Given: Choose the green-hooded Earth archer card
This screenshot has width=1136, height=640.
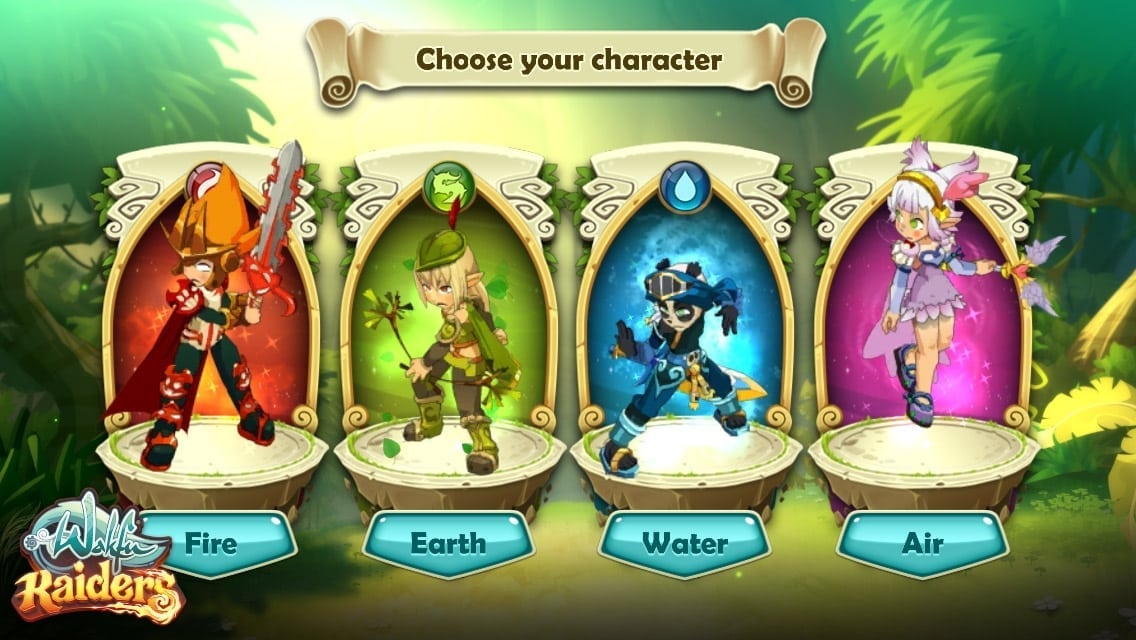Looking at the screenshot, I should [448, 310].
